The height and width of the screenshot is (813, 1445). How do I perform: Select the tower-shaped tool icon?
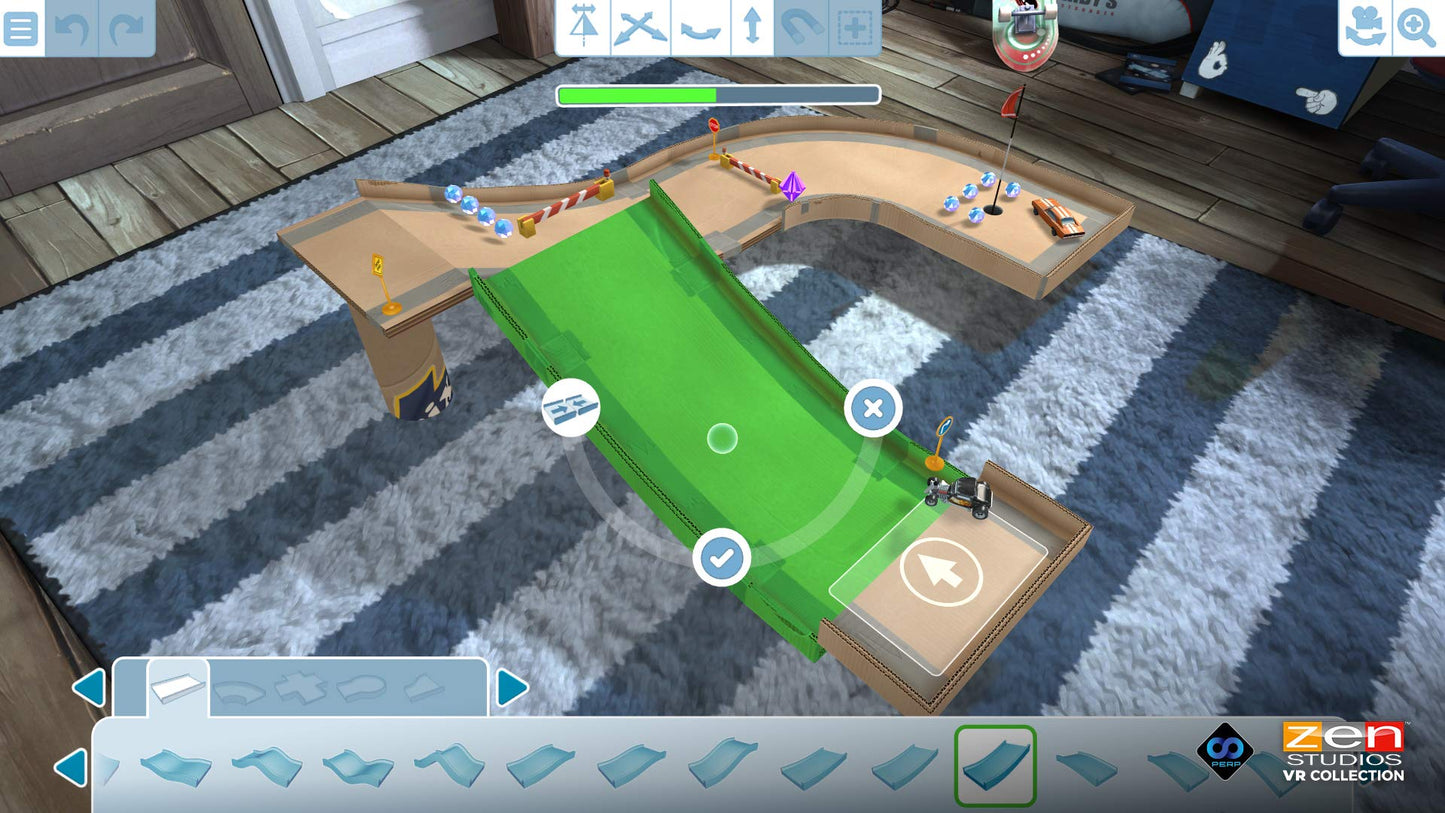click(x=584, y=28)
